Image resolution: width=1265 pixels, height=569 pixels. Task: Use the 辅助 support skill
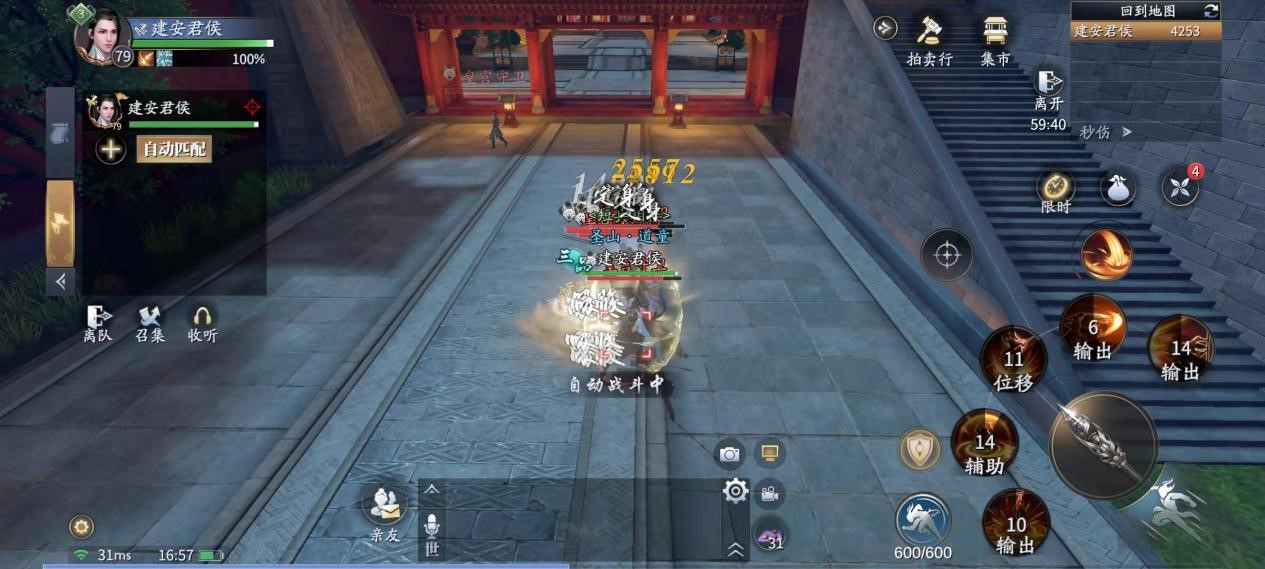984,441
